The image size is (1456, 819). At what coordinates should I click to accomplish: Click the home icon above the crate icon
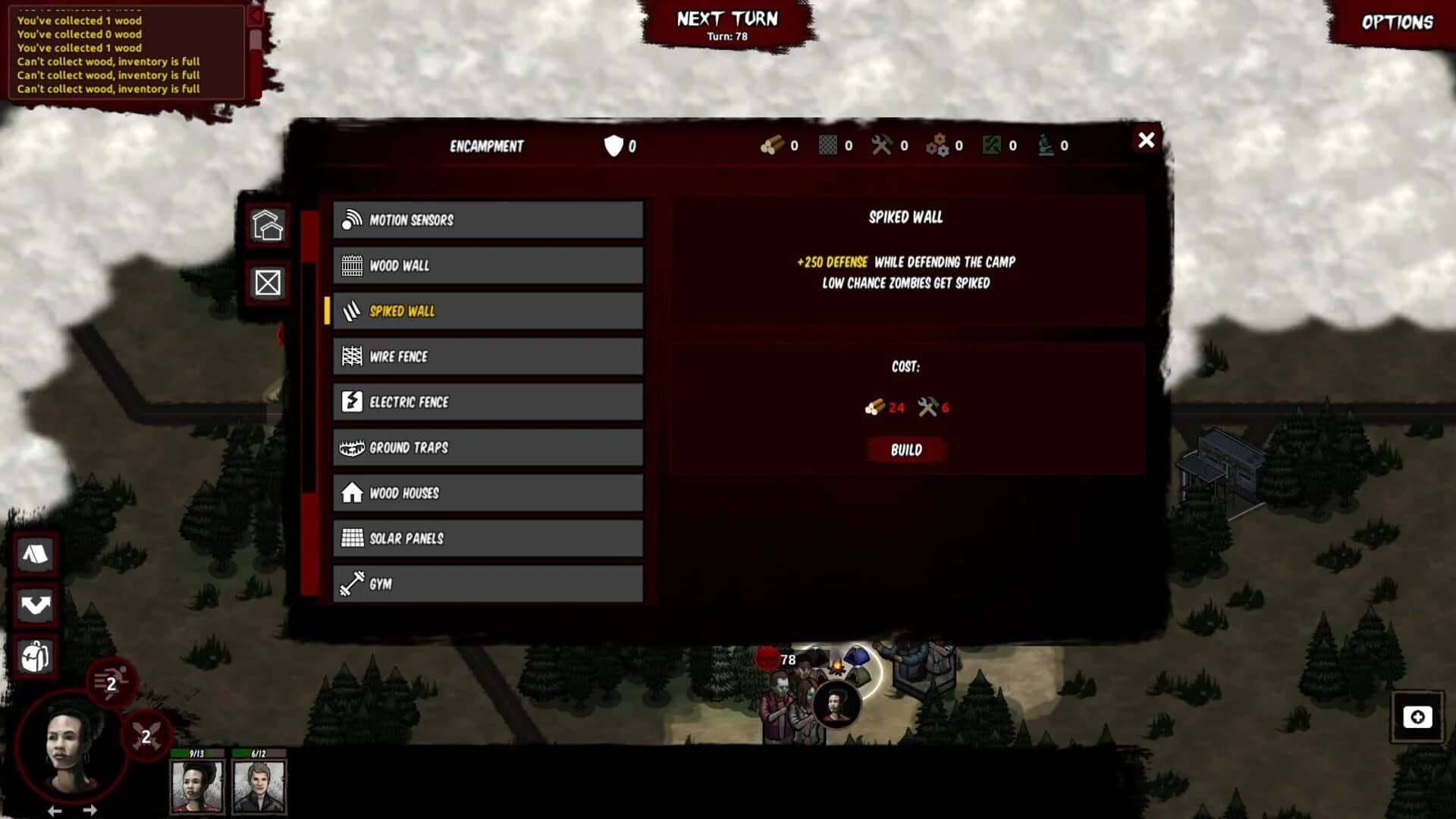click(267, 225)
